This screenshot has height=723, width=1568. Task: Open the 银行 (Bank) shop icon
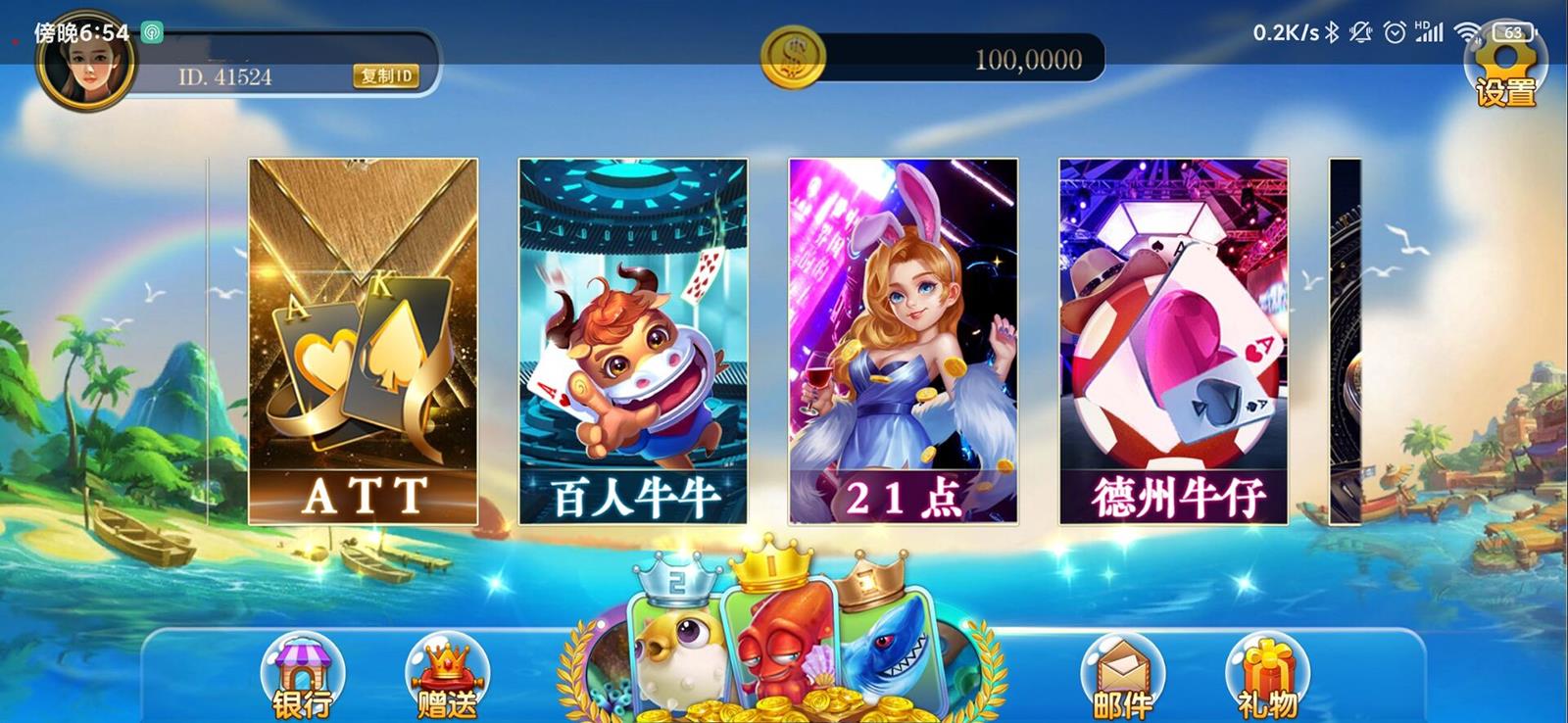coord(304,676)
